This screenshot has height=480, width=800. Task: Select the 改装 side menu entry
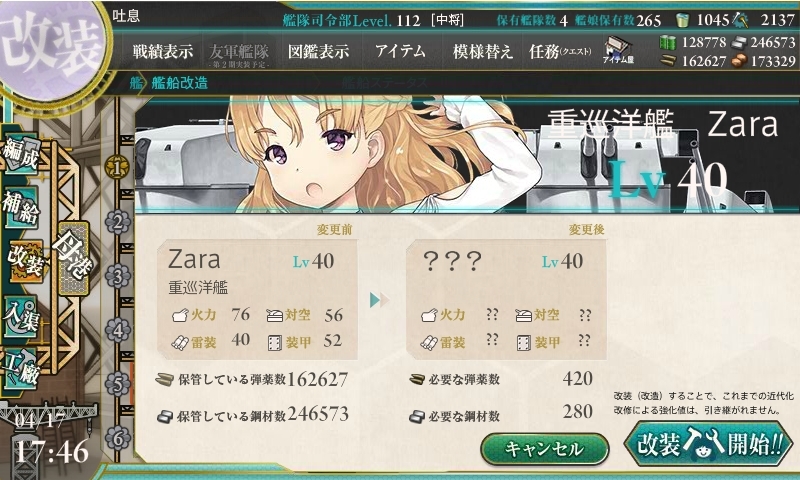[24, 262]
